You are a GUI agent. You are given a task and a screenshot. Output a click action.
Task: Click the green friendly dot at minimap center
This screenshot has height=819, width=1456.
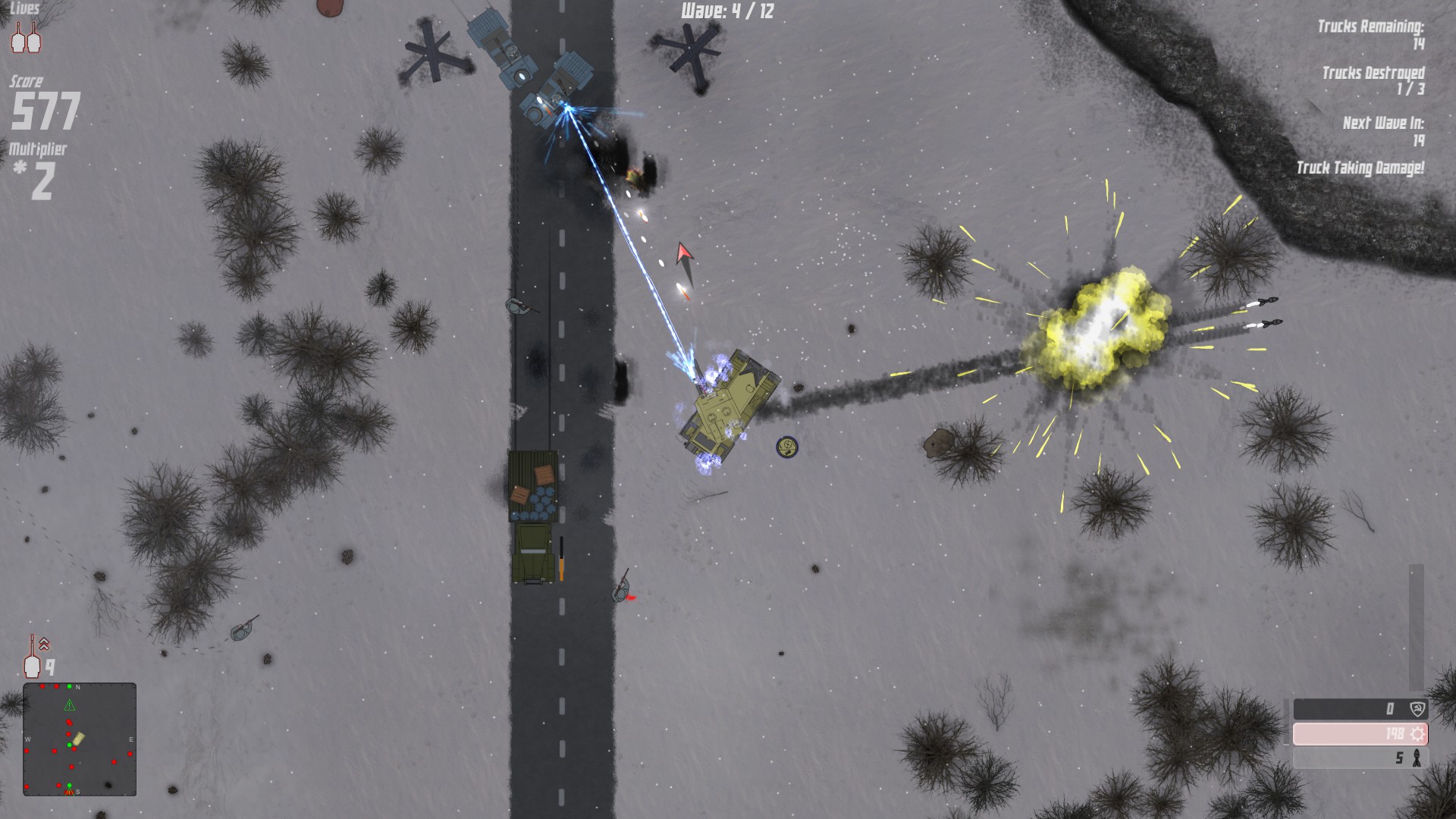[x=70, y=745]
